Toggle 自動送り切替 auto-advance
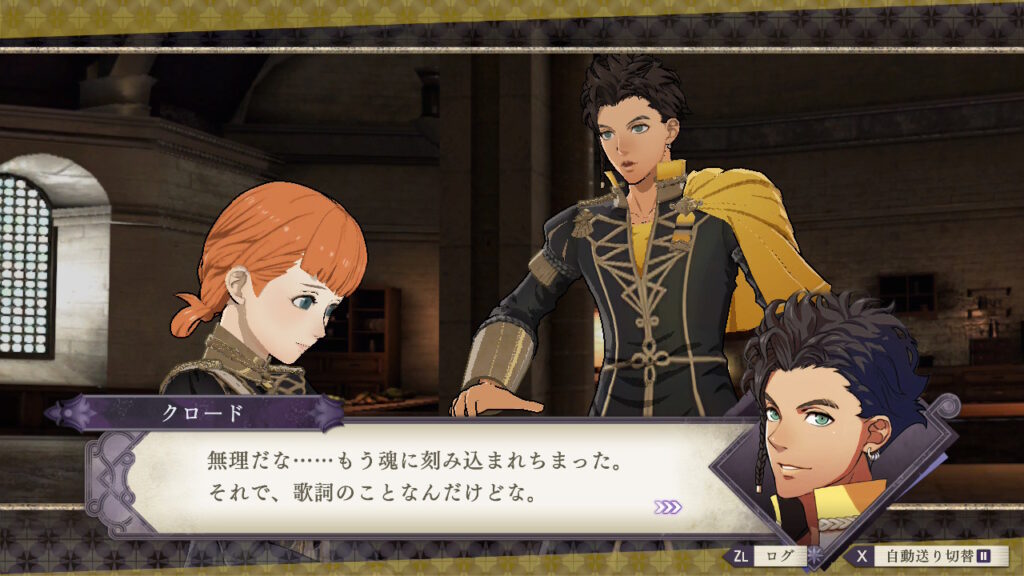 [x=927, y=555]
